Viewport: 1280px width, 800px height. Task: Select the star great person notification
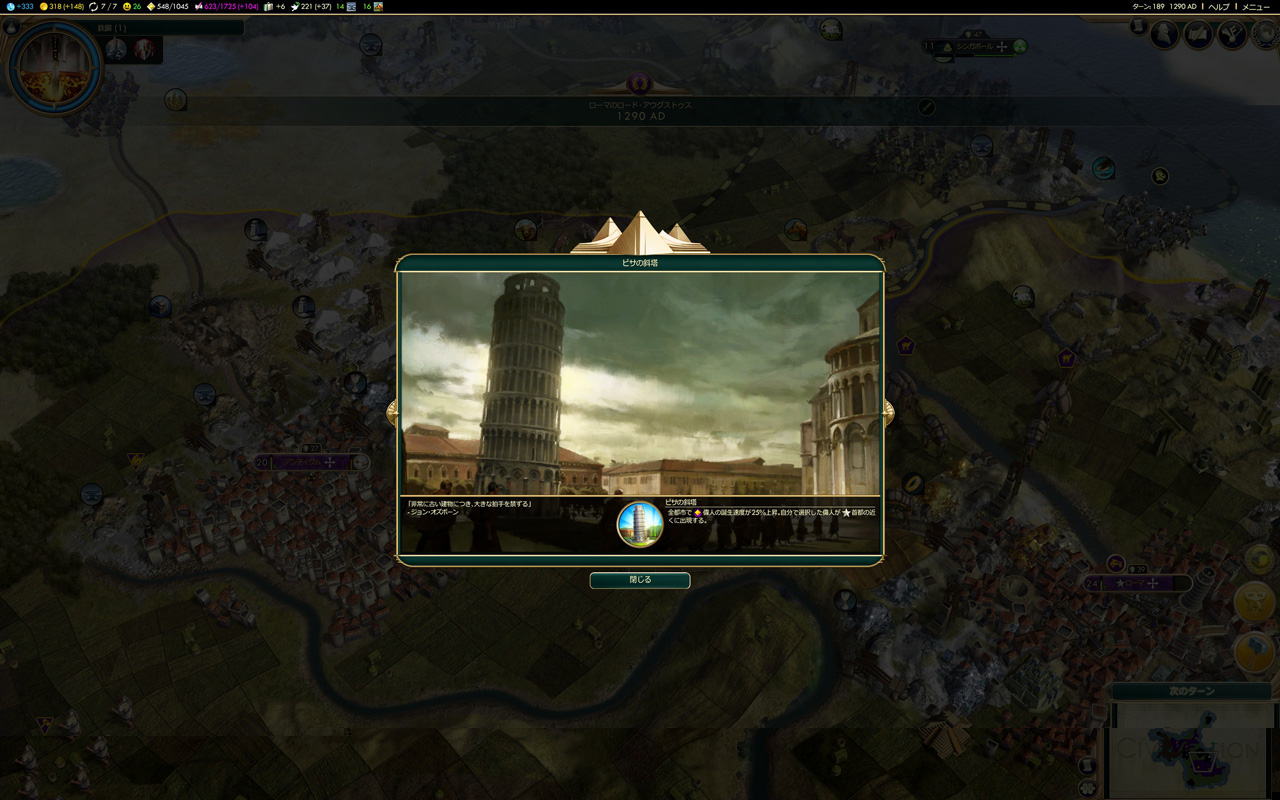pos(1253,603)
